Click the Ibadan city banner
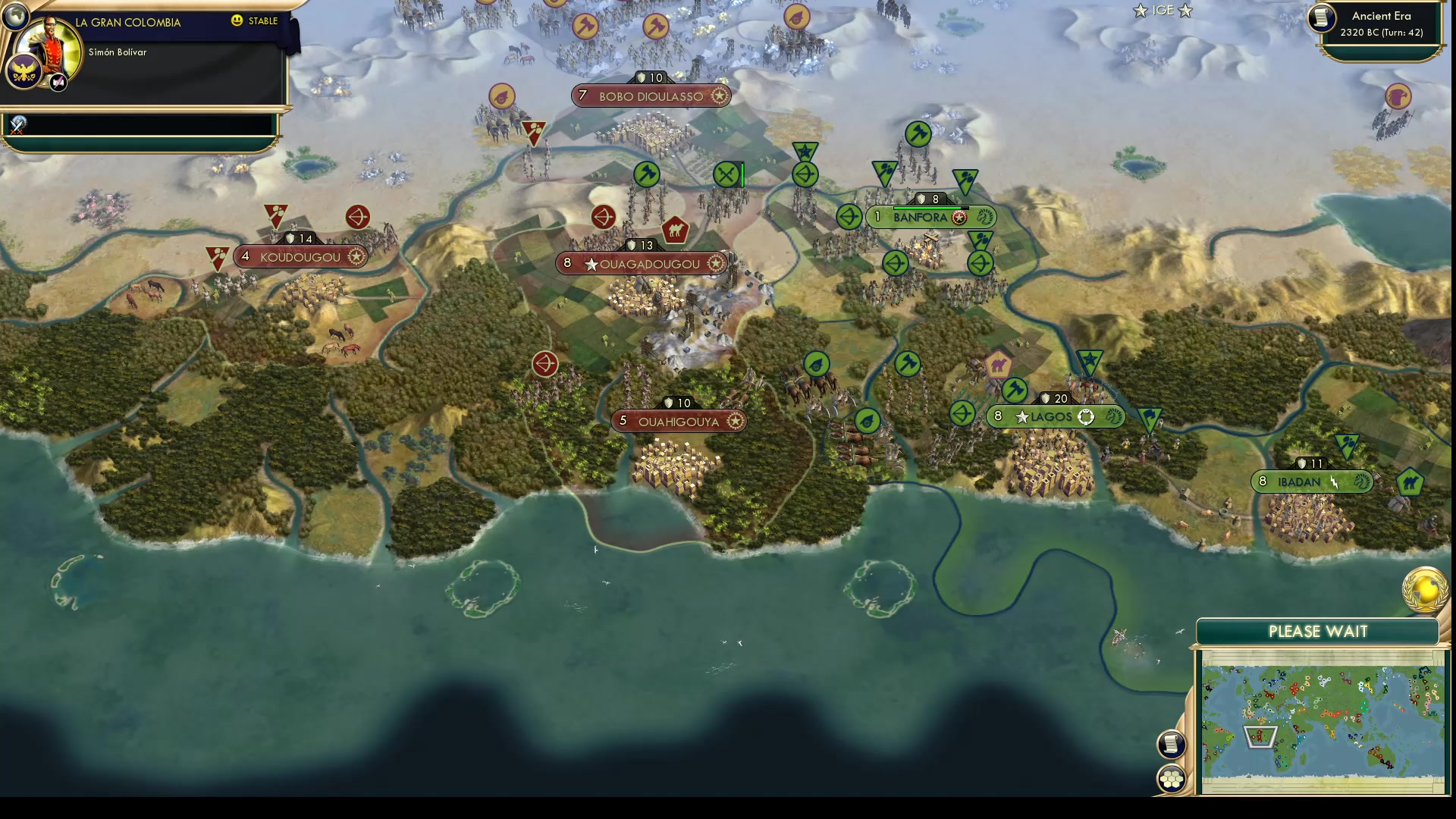This screenshot has width=1456, height=819. click(1310, 480)
